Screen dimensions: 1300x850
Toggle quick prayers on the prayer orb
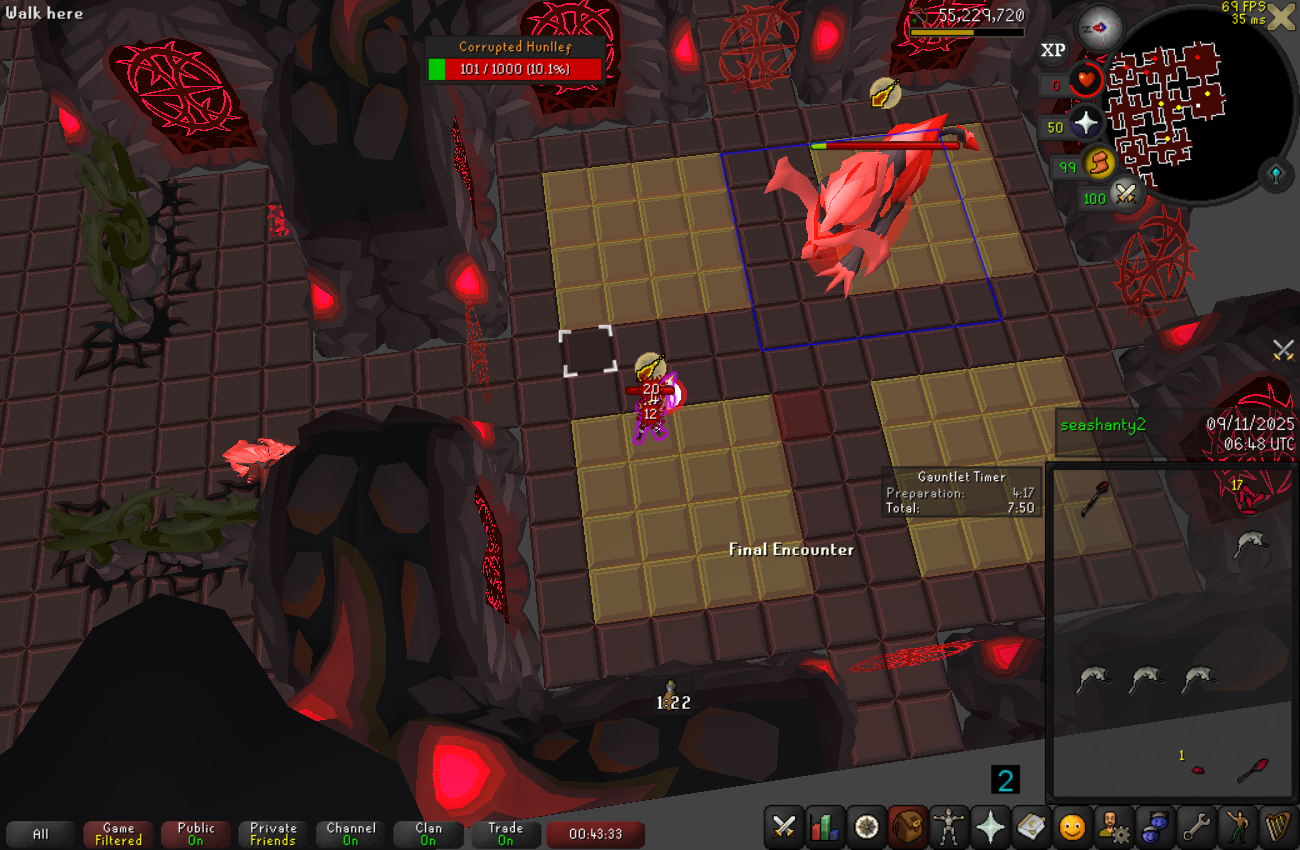click(1086, 124)
